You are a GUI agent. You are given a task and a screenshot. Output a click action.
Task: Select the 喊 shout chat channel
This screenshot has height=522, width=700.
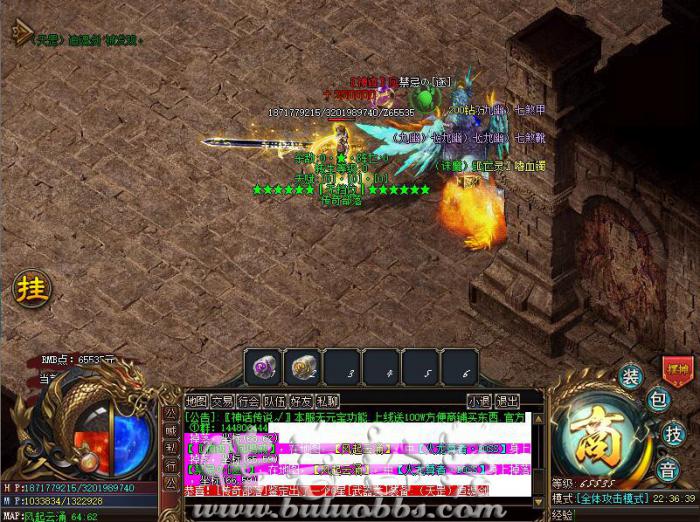point(170,431)
